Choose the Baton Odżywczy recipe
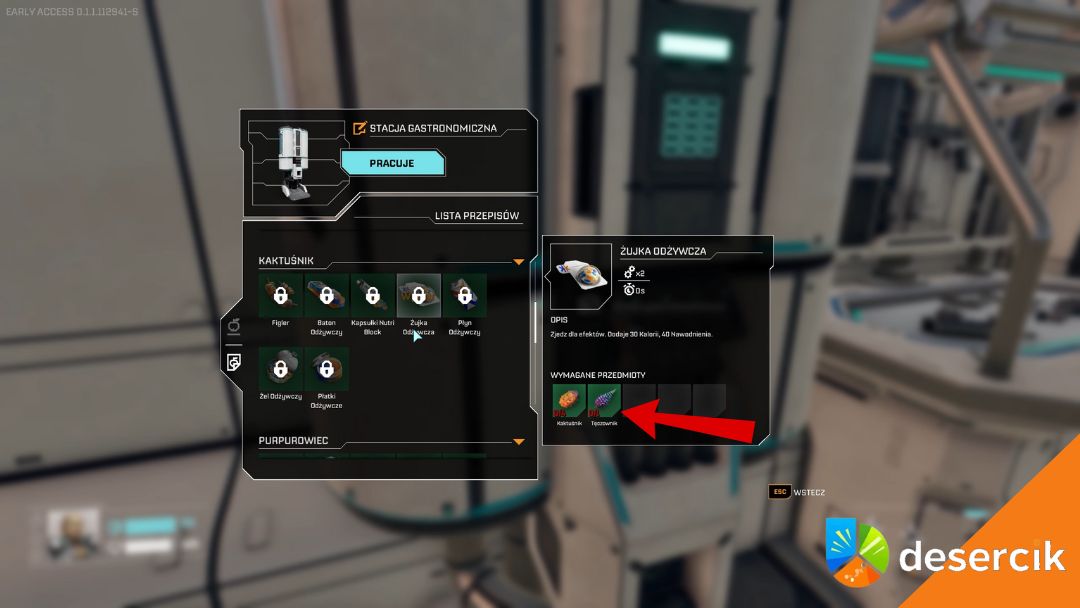This screenshot has height=608, width=1080. pos(326,295)
